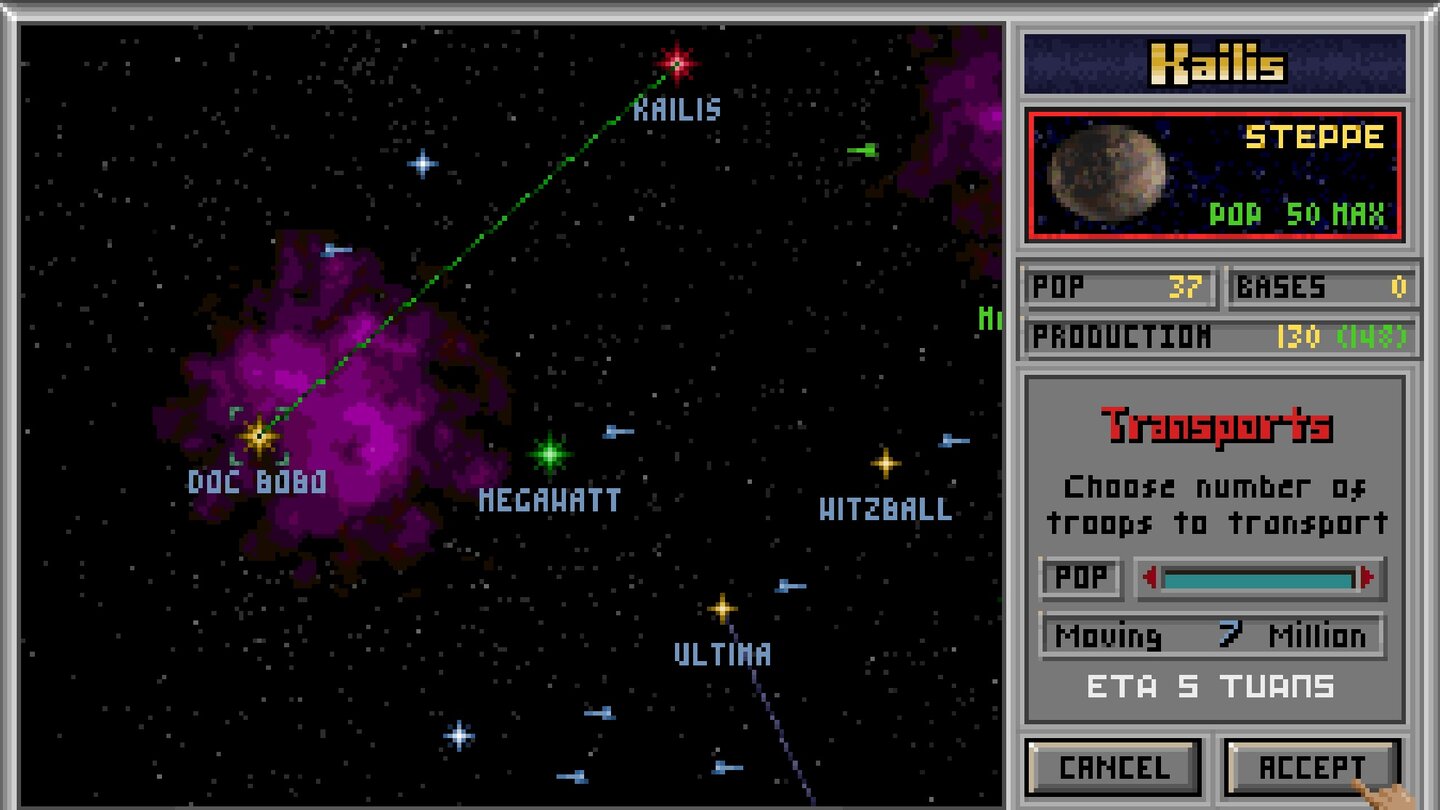The width and height of the screenshot is (1440, 810).
Task: Select the green Megawatt star
Action: 549,452
